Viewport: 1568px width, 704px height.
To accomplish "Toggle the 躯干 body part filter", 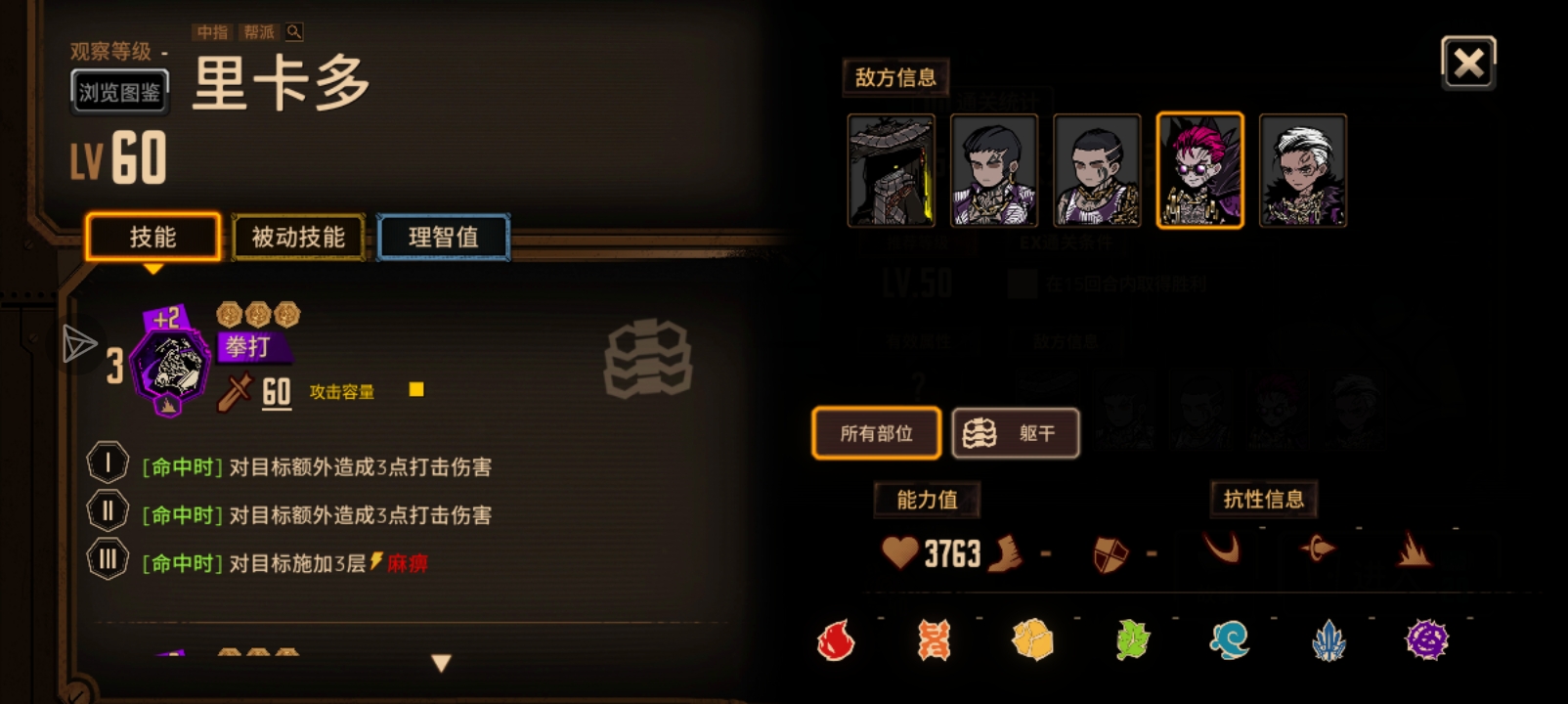I will coord(1017,433).
